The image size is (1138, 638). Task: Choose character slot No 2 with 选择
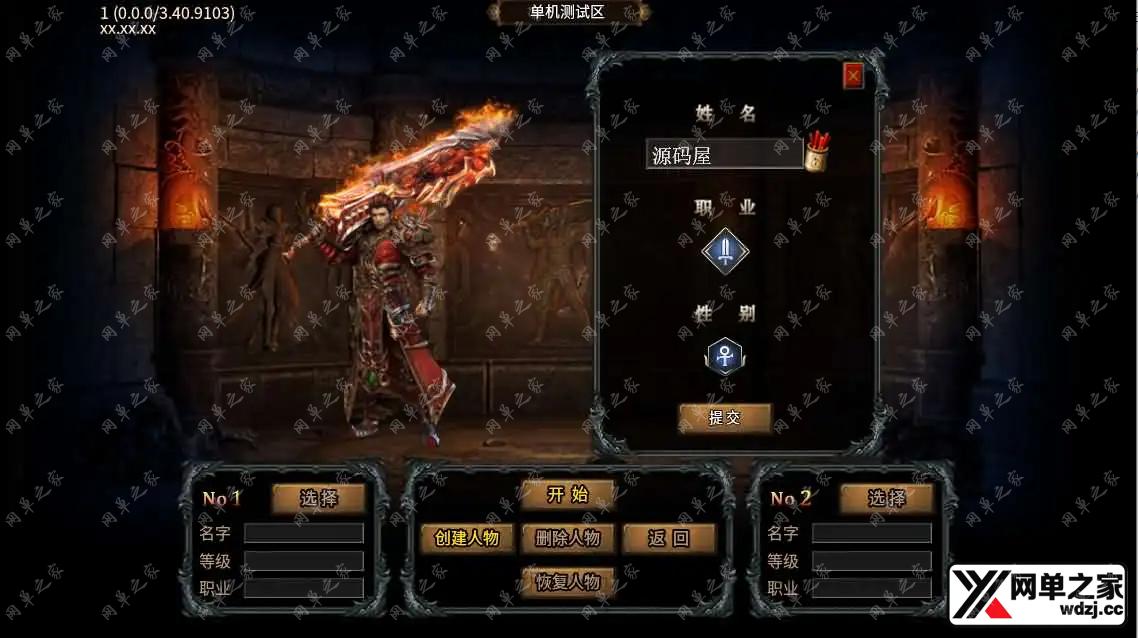point(886,498)
